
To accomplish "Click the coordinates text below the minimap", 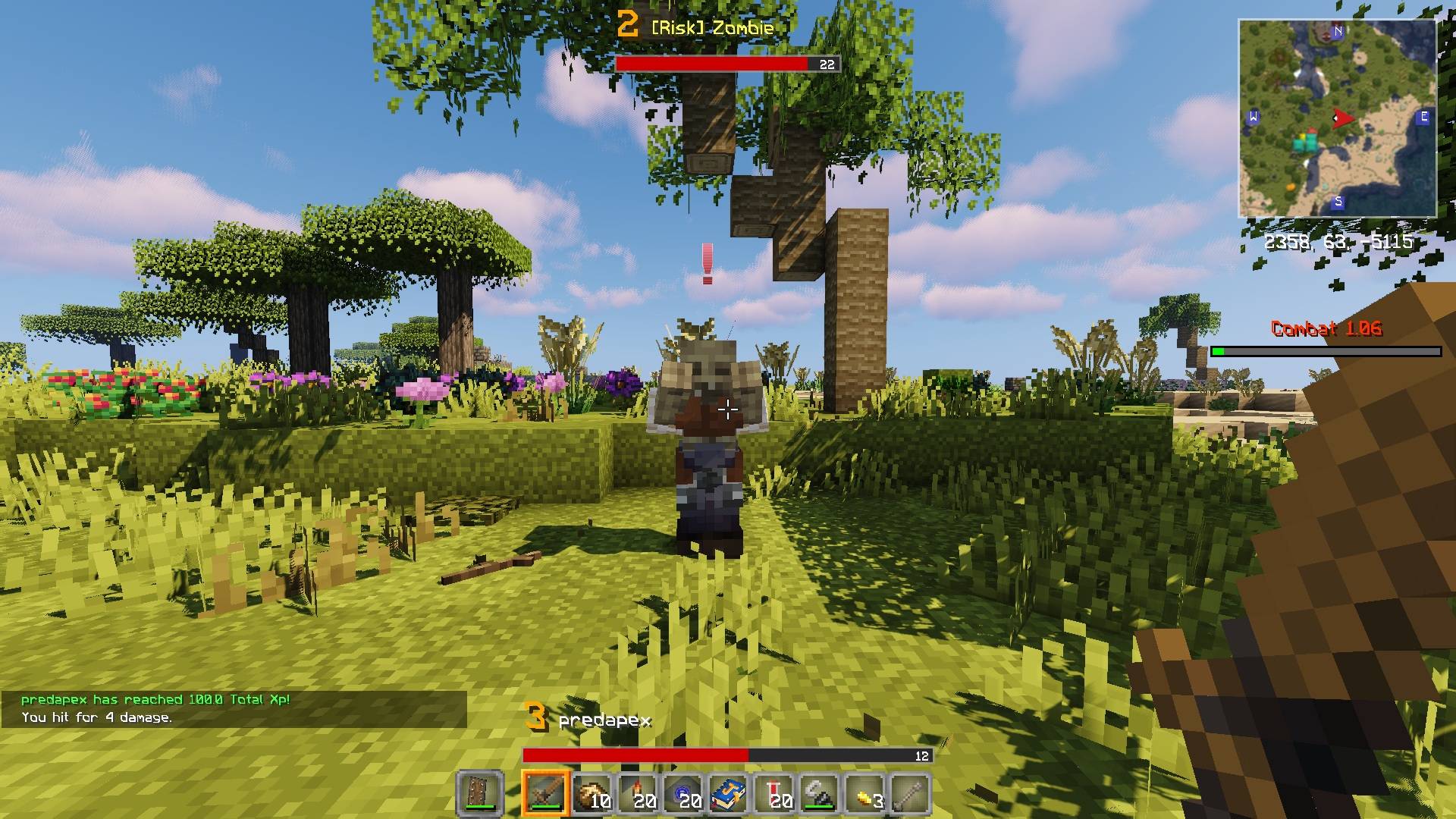I will 1337,243.
